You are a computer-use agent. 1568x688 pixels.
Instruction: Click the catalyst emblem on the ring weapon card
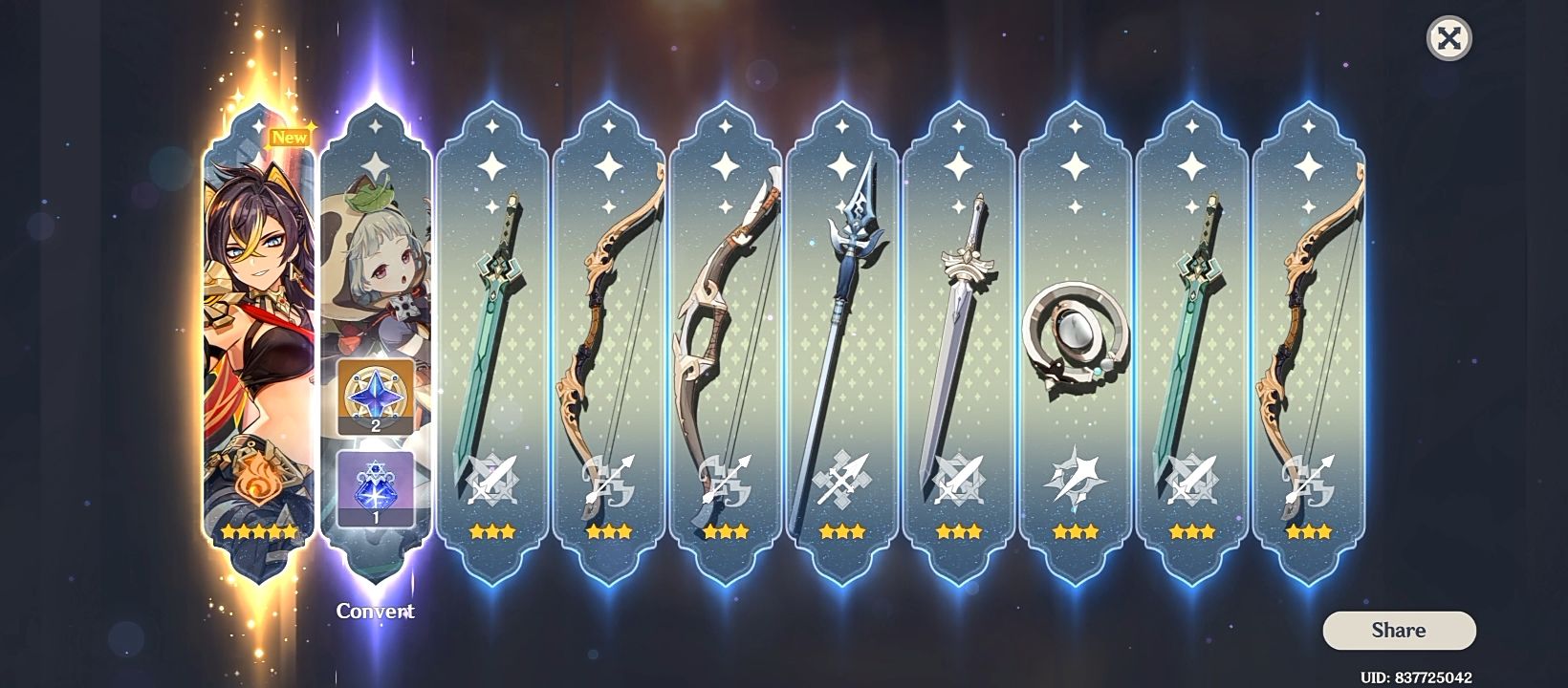pyautogui.click(x=1074, y=479)
